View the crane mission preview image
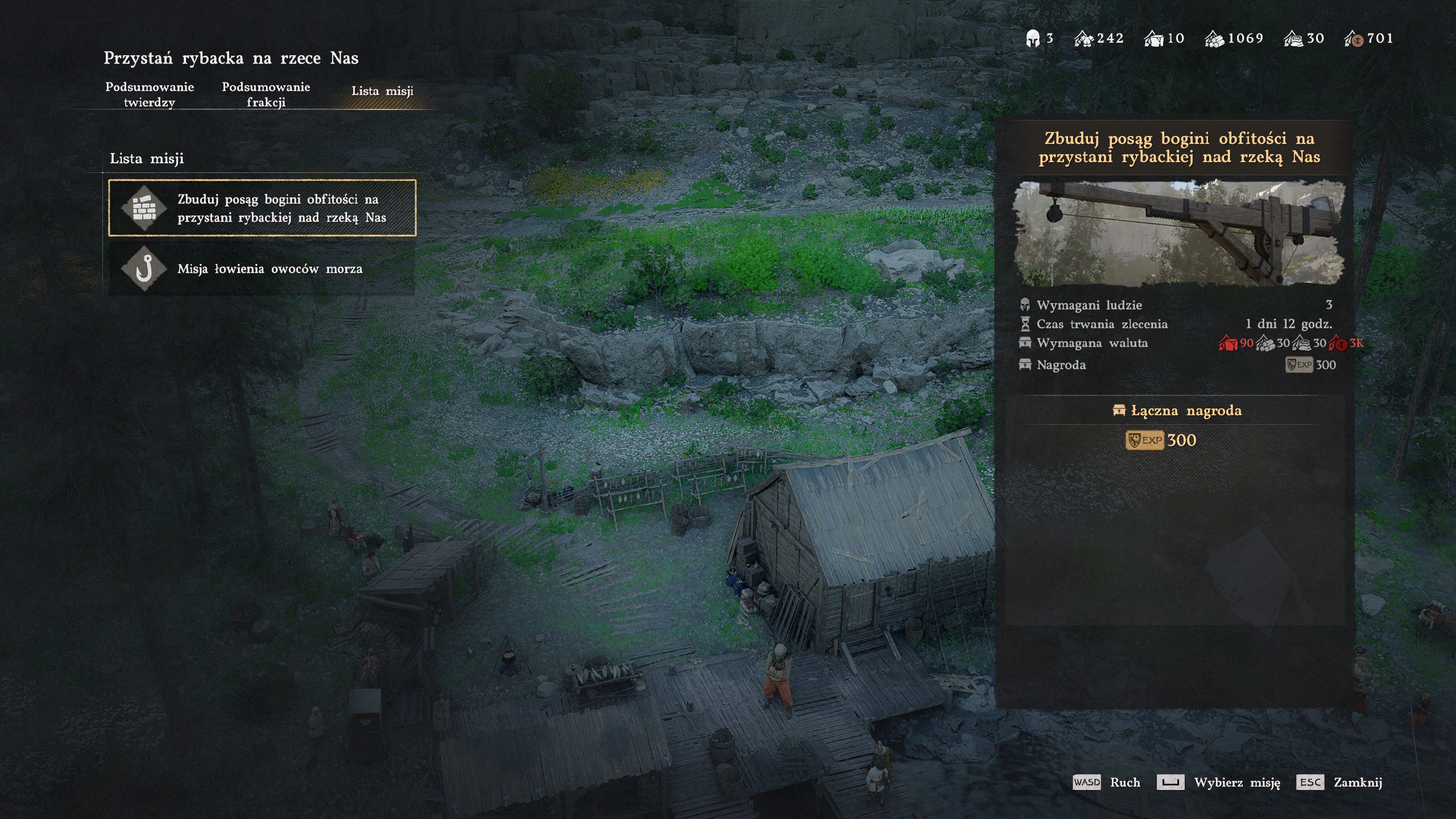The width and height of the screenshot is (1456, 819). click(1179, 233)
